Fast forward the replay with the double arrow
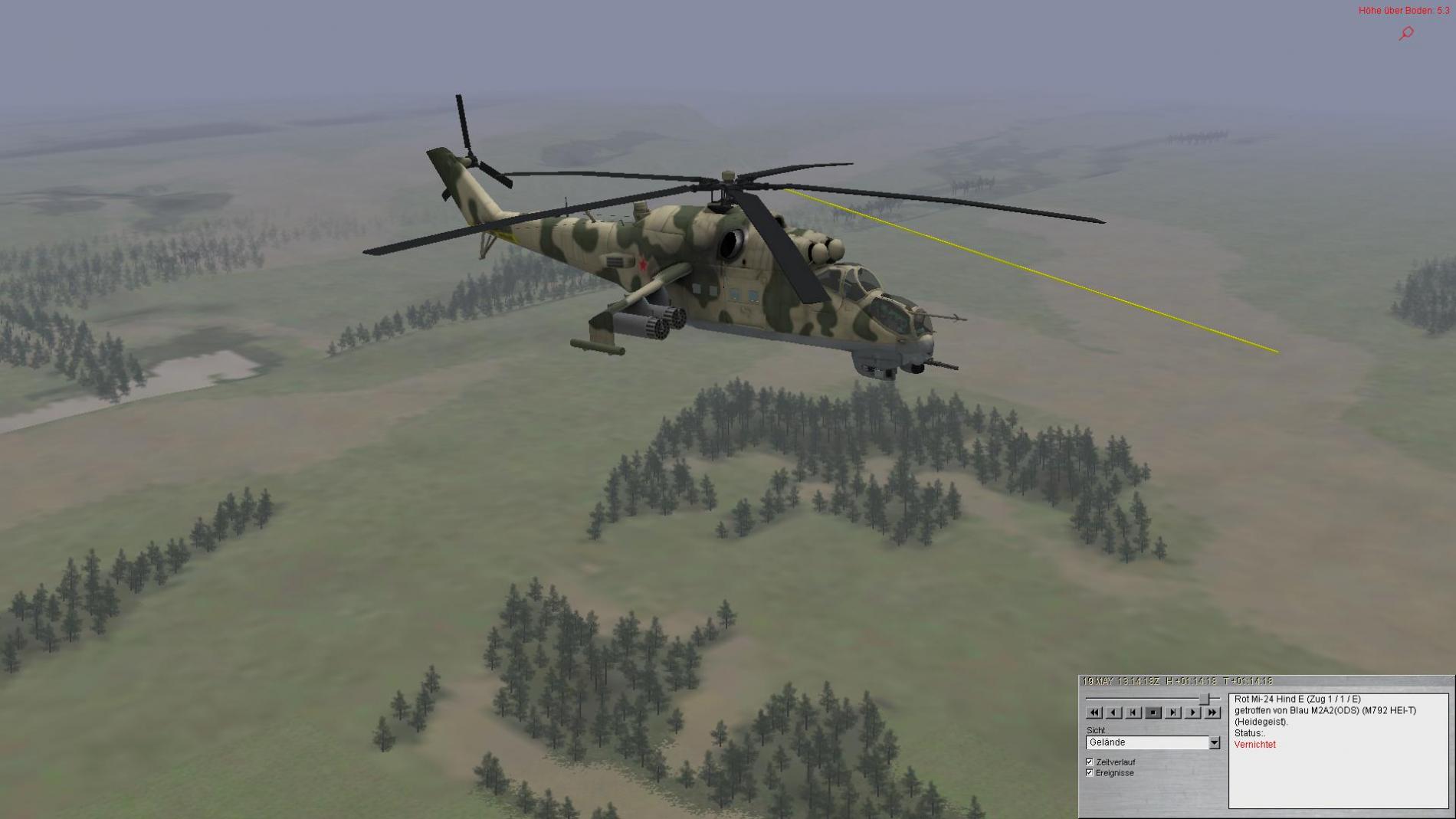 pyautogui.click(x=1212, y=713)
